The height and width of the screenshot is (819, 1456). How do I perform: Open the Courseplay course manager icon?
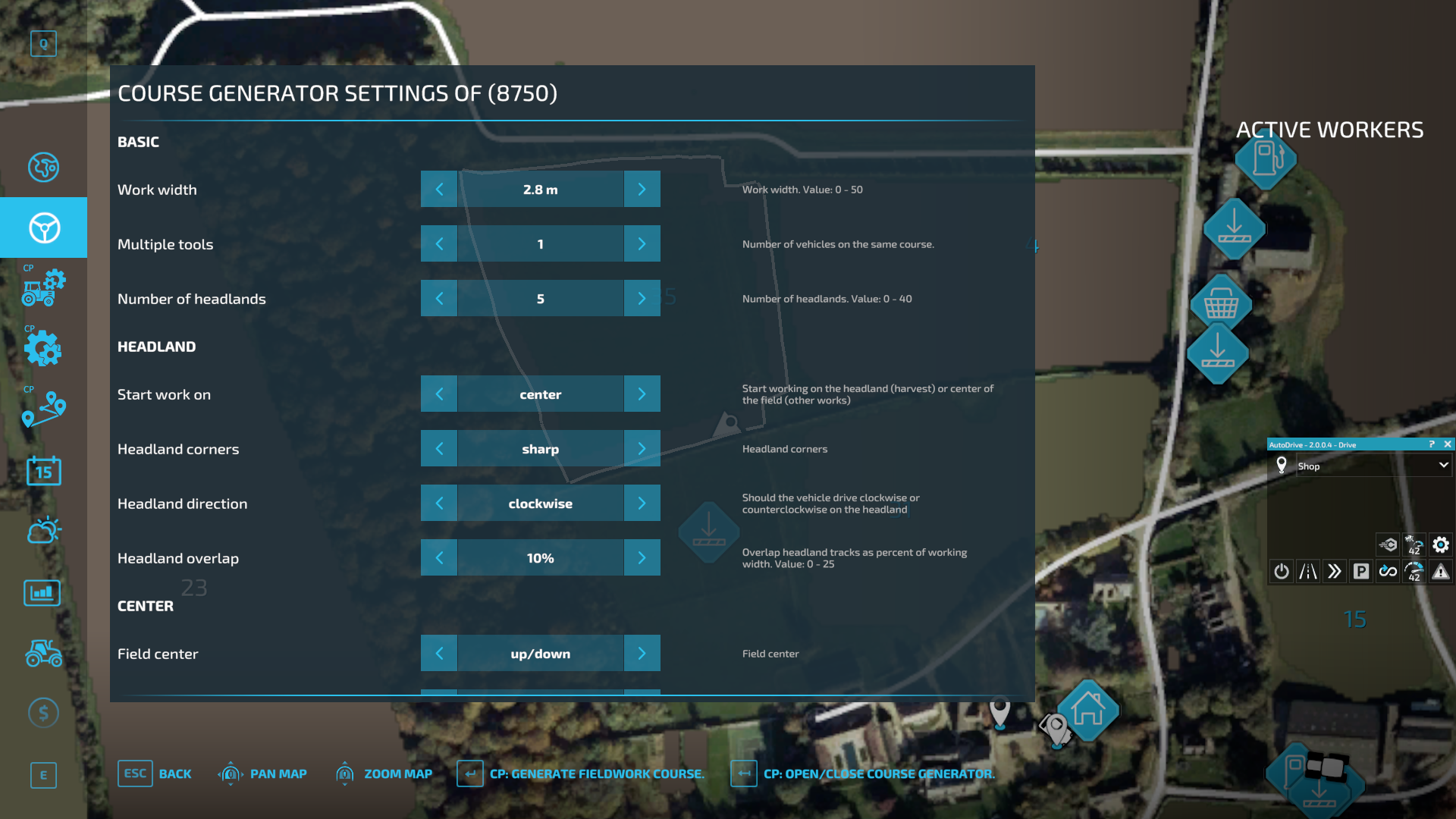[x=43, y=409]
